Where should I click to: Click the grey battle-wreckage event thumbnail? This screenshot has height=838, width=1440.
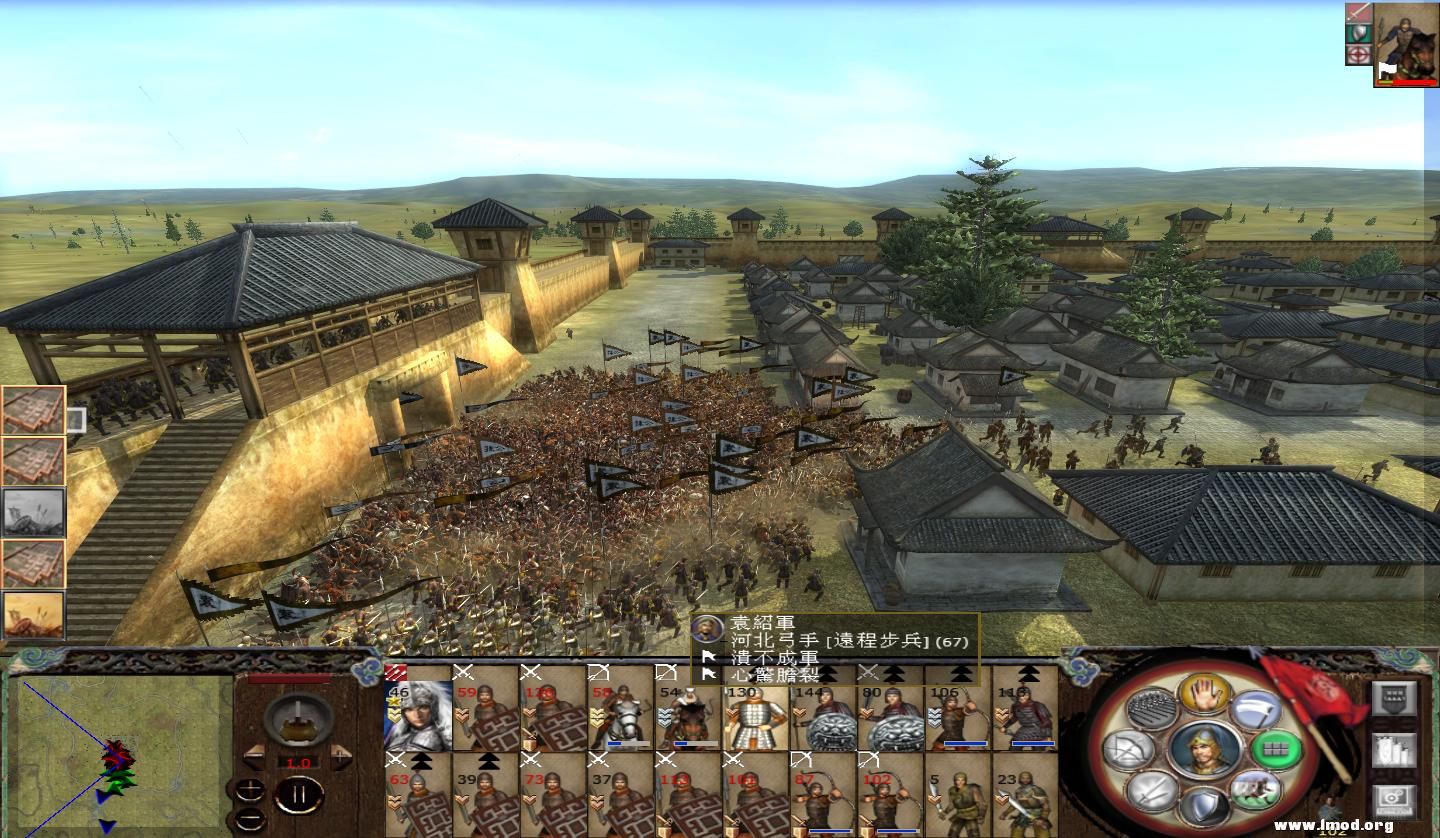[34, 512]
